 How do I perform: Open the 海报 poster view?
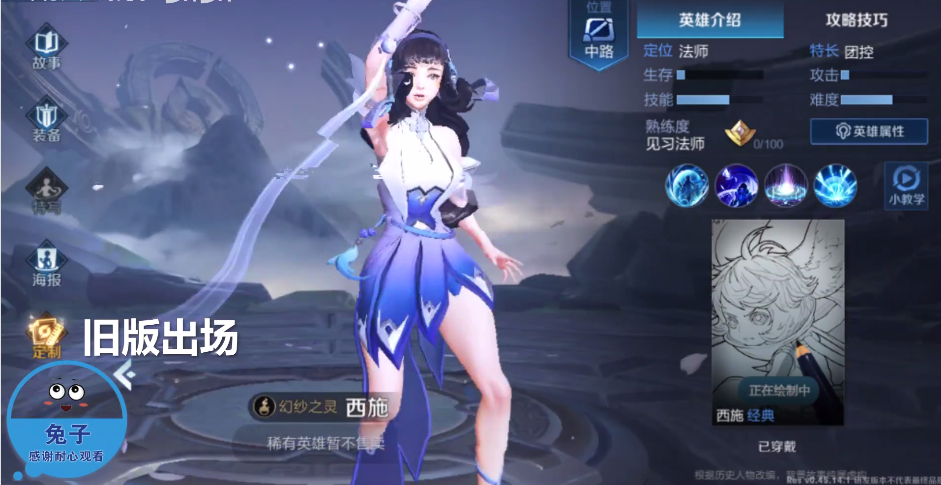(47, 263)
